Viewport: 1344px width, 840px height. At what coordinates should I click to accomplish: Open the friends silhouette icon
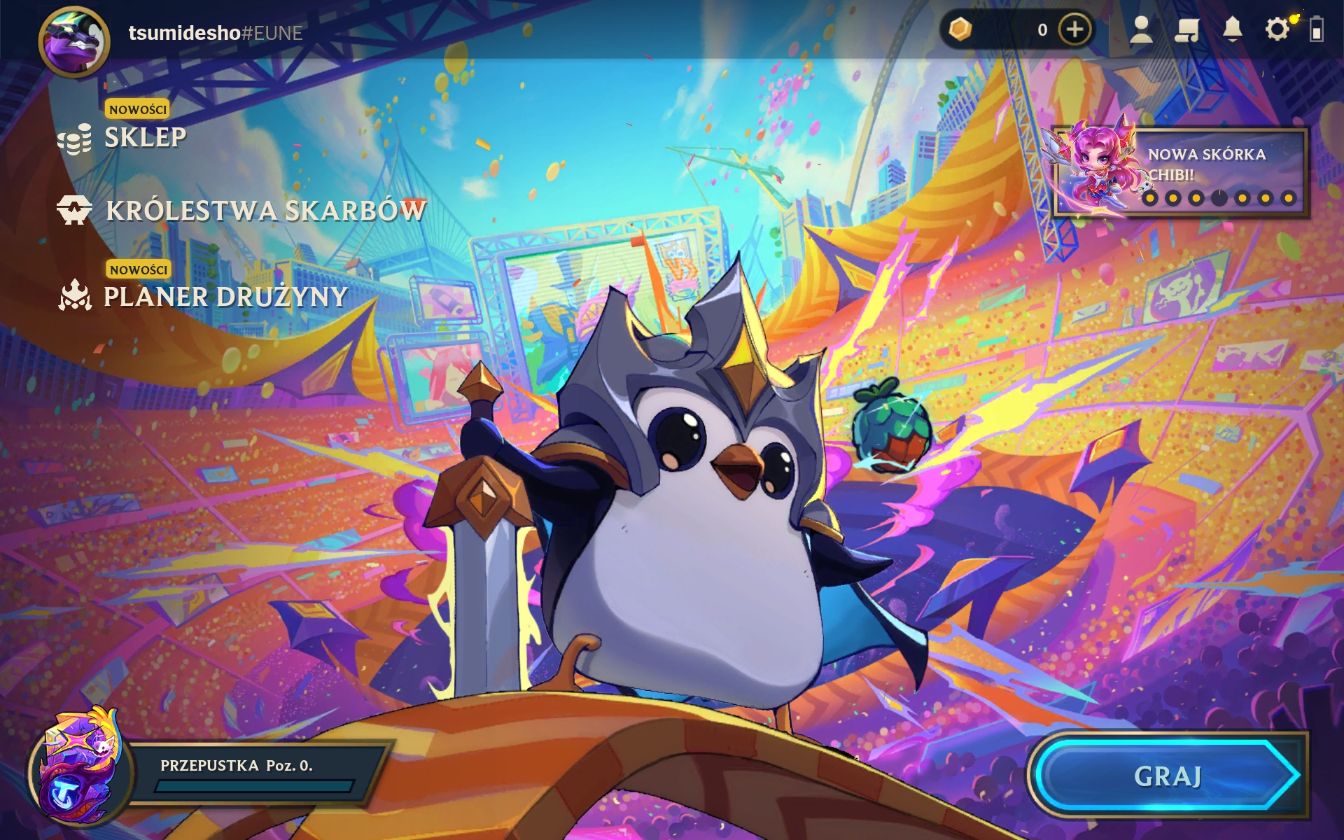click(1141, 30)
